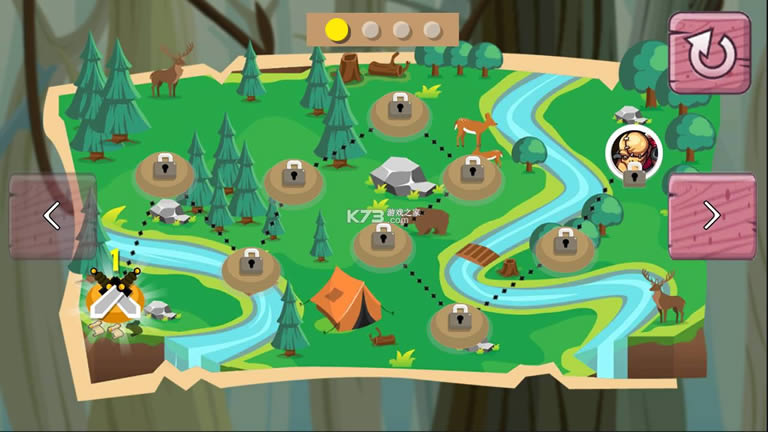Select the boss portrait level node

(634, 151)
